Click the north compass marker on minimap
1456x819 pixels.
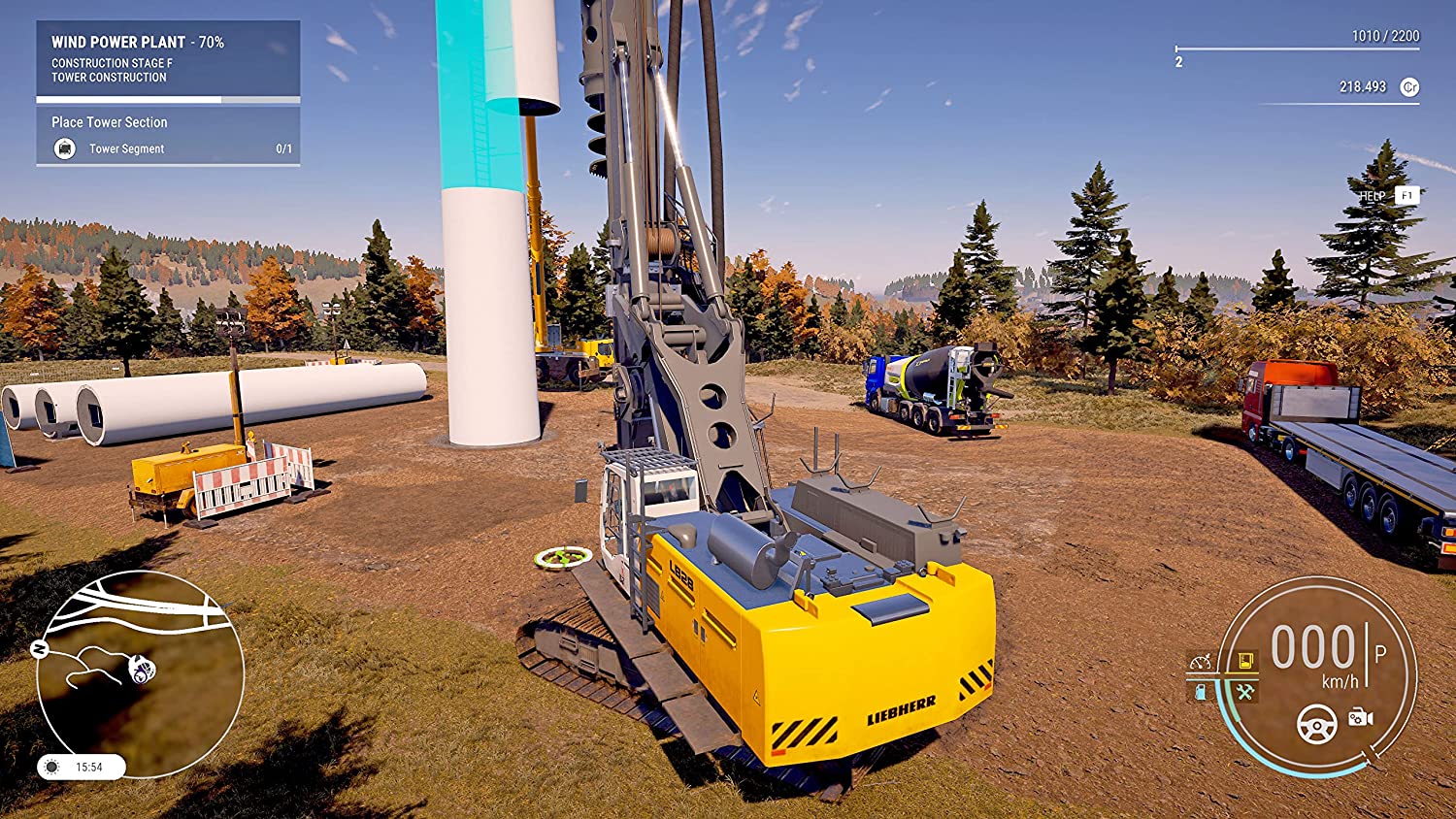pos(40,649)
